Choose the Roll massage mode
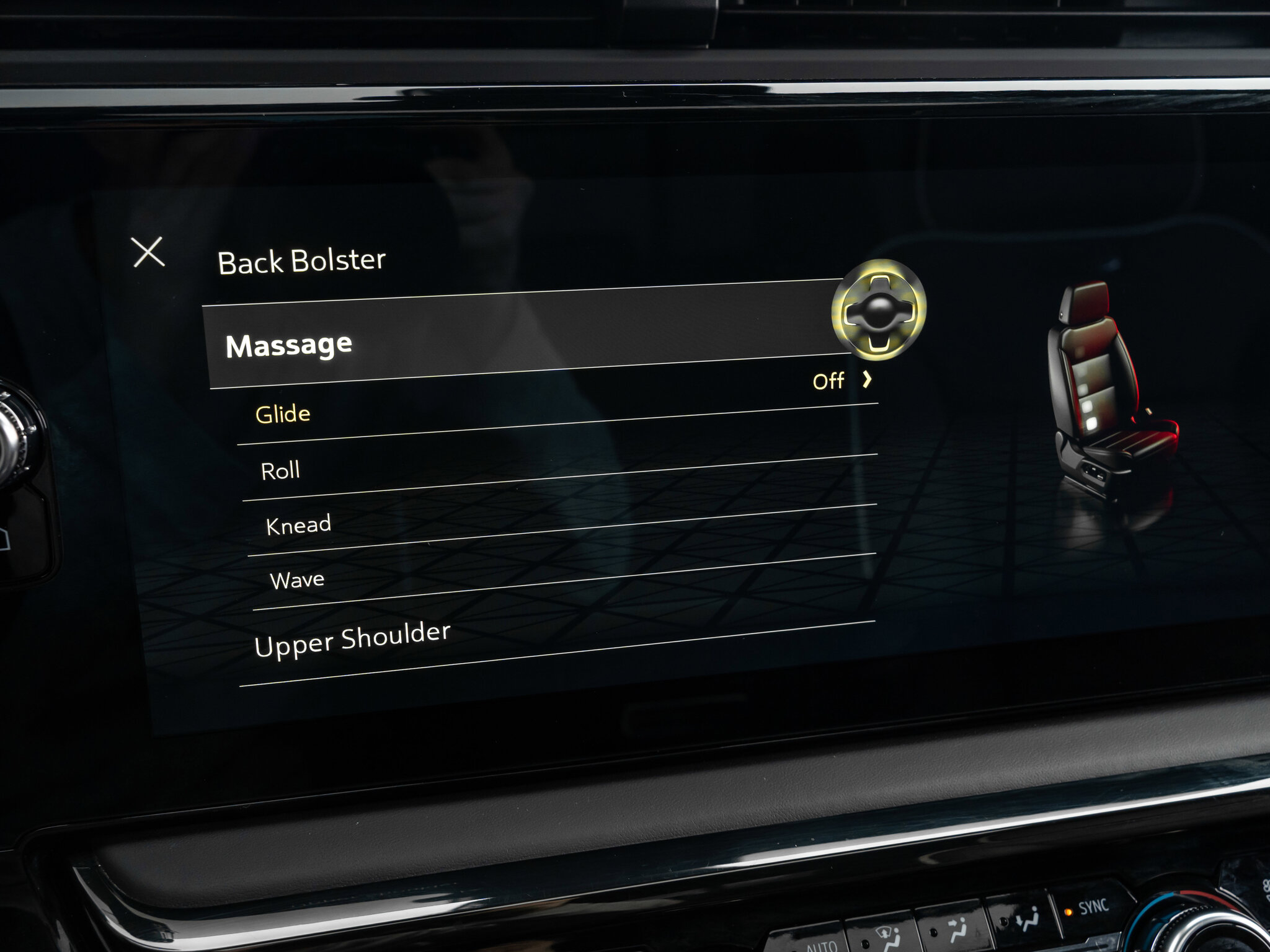This screenshot has width=1270, height=952. (x=280, y=471)
